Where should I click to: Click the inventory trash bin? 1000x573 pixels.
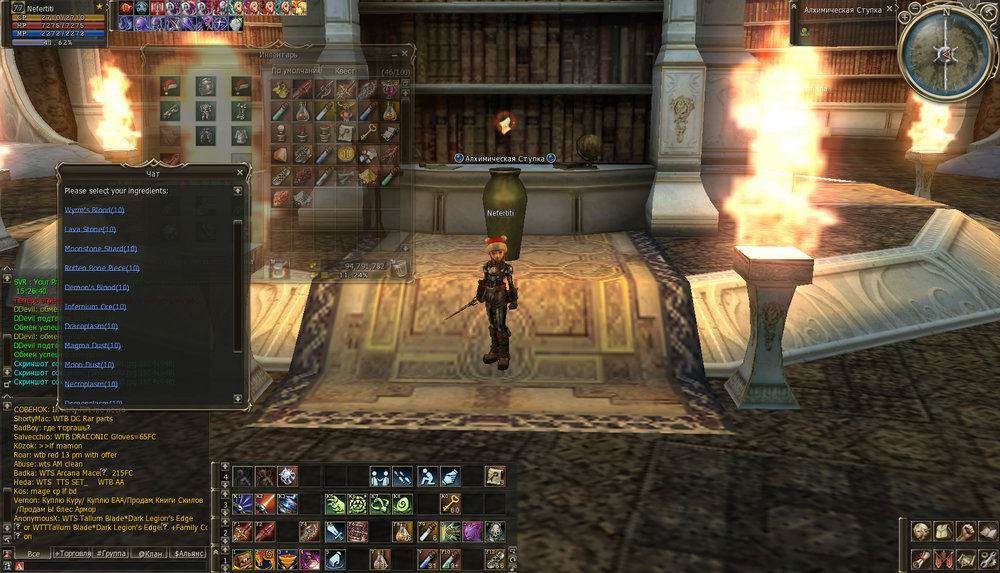coord(398,268)
